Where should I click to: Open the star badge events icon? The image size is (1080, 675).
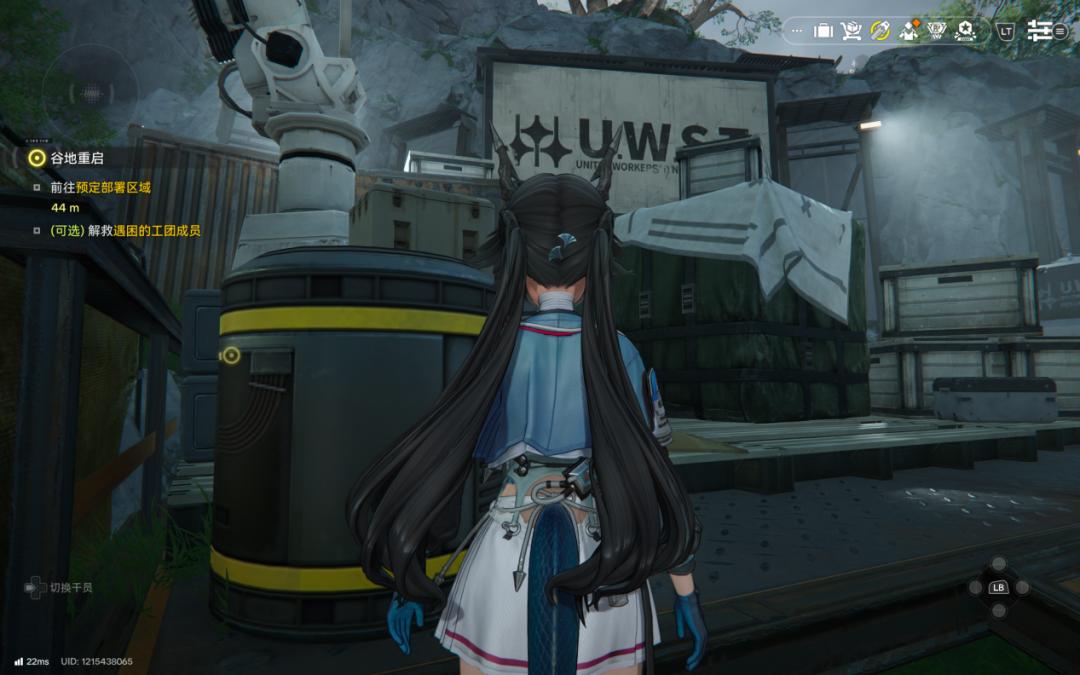click(x=966, y=31)
